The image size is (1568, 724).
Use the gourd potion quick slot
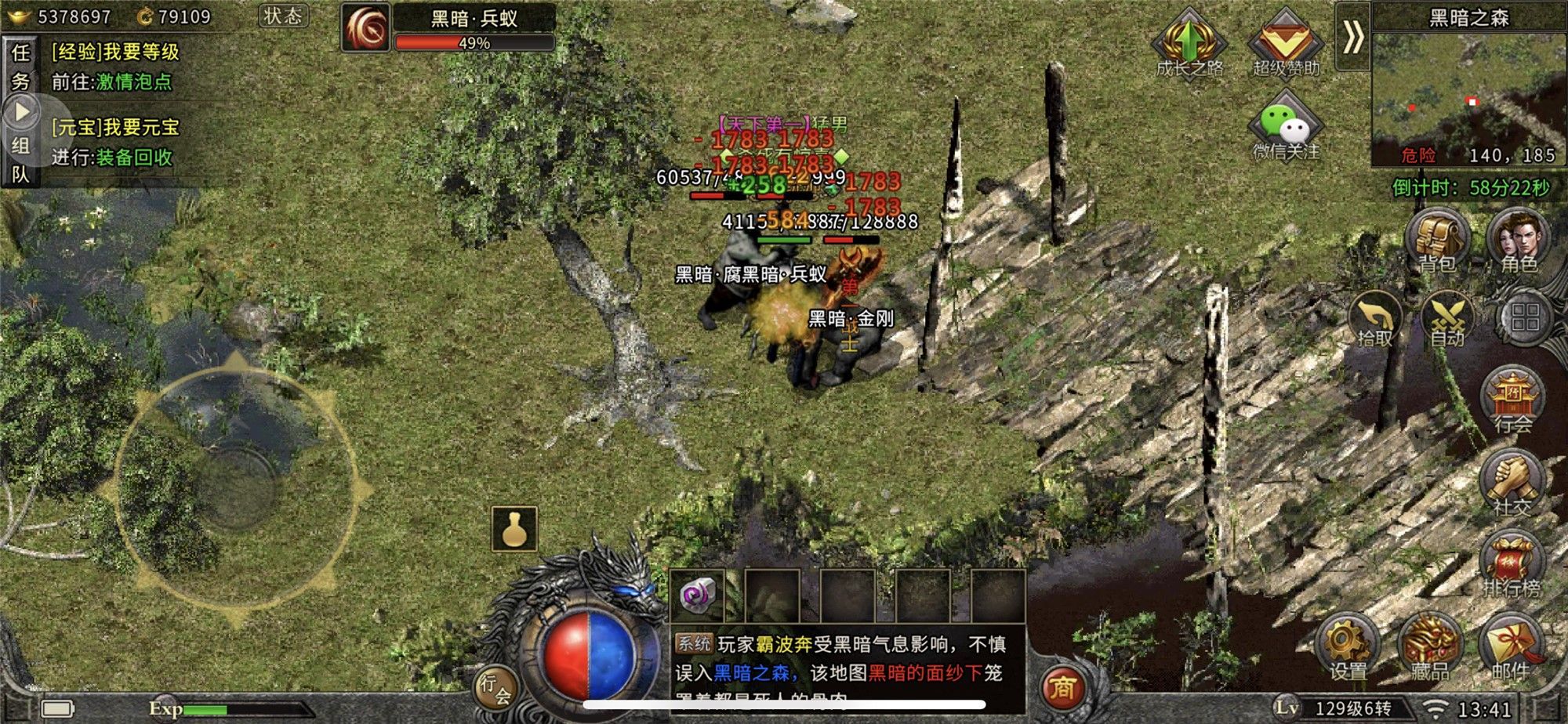(x=514, y=529)
